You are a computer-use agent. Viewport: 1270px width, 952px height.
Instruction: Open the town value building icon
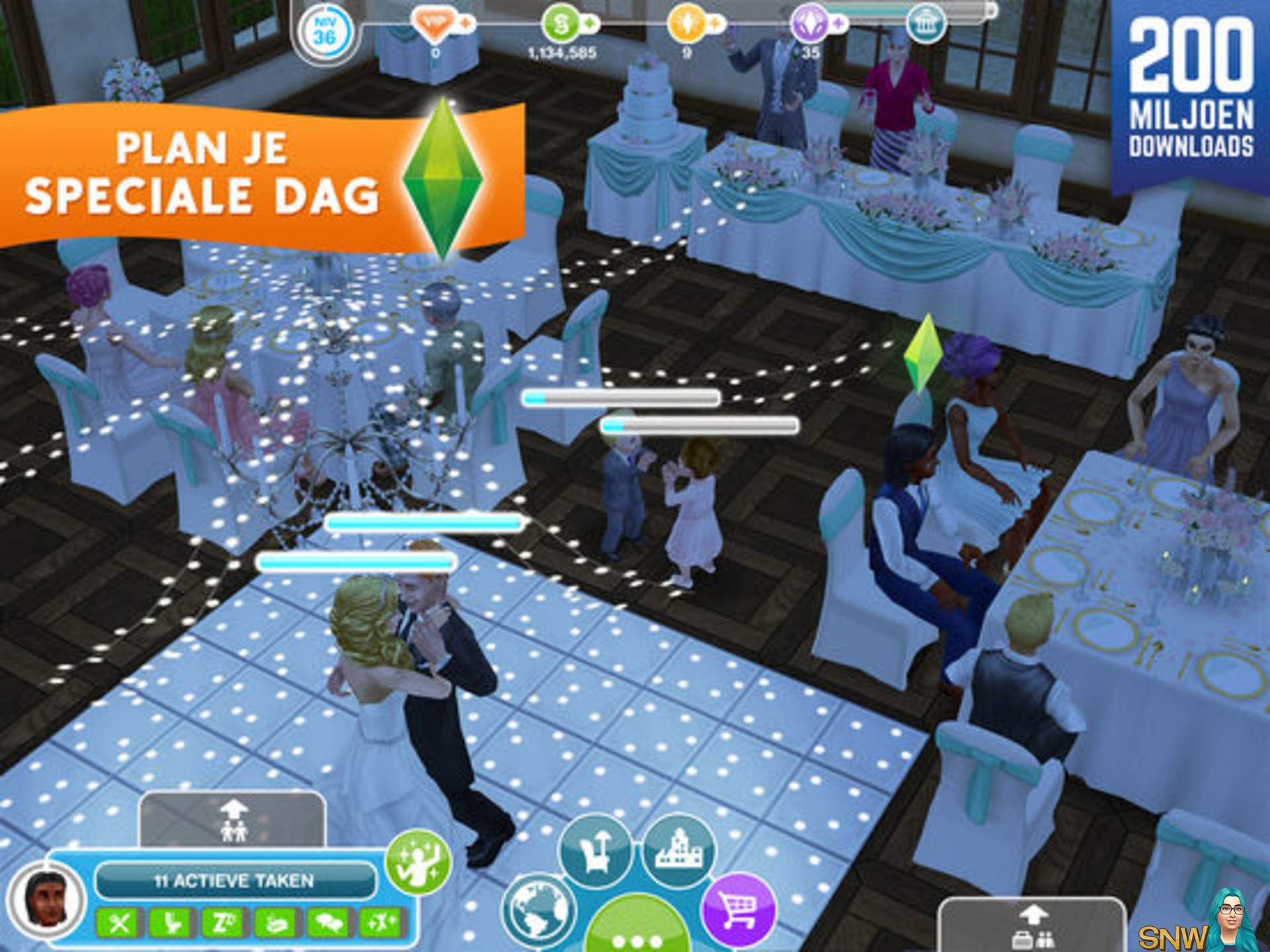[x=925, y=24]
